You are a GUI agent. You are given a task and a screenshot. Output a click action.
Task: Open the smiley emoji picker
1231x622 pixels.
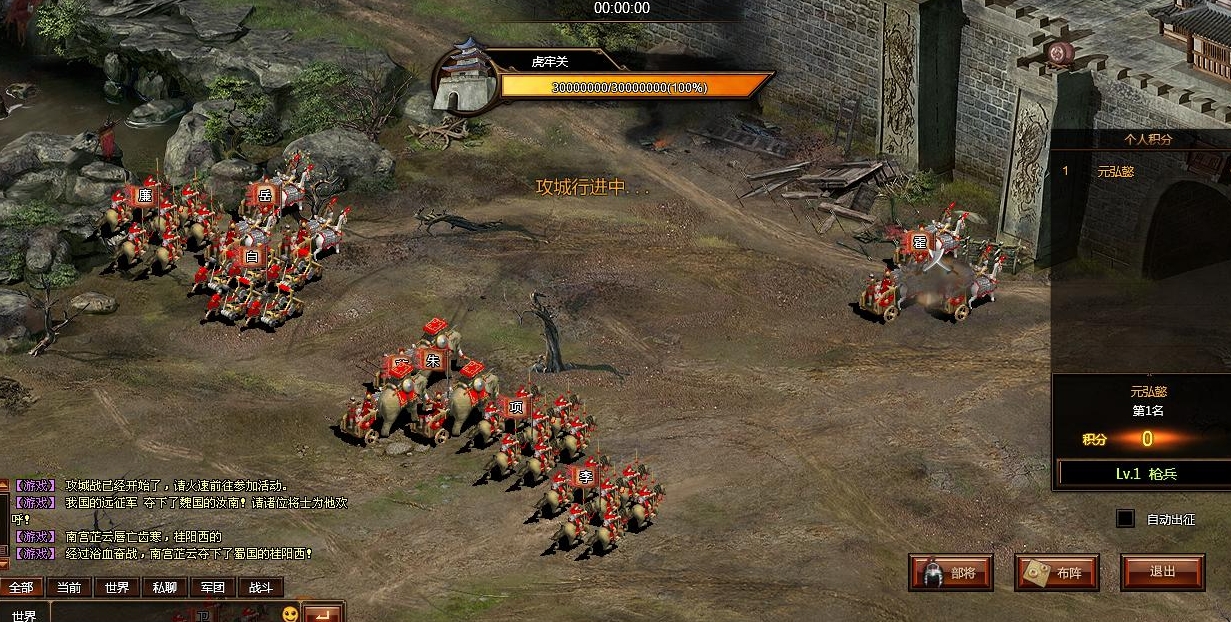[289, 613]
